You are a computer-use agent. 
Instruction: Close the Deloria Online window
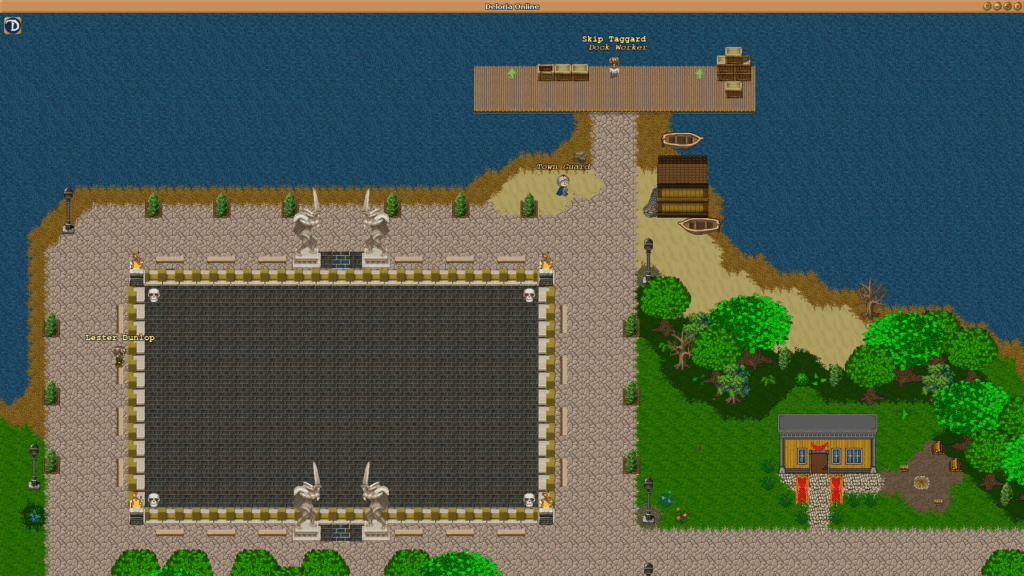(1016, 6)
